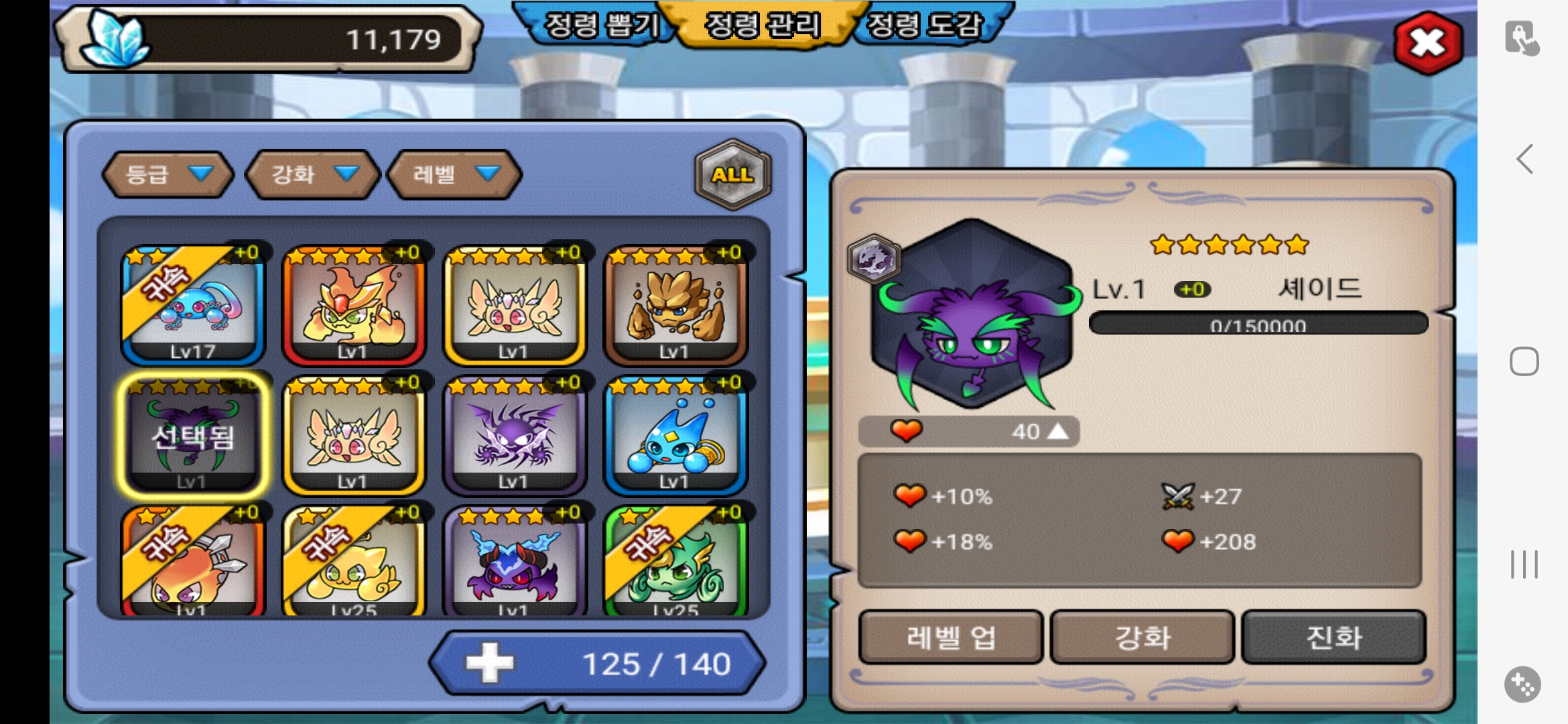1568x724 pixels.
Task: Tap the Android back arrow
Action: click(x=1524, y=160)
